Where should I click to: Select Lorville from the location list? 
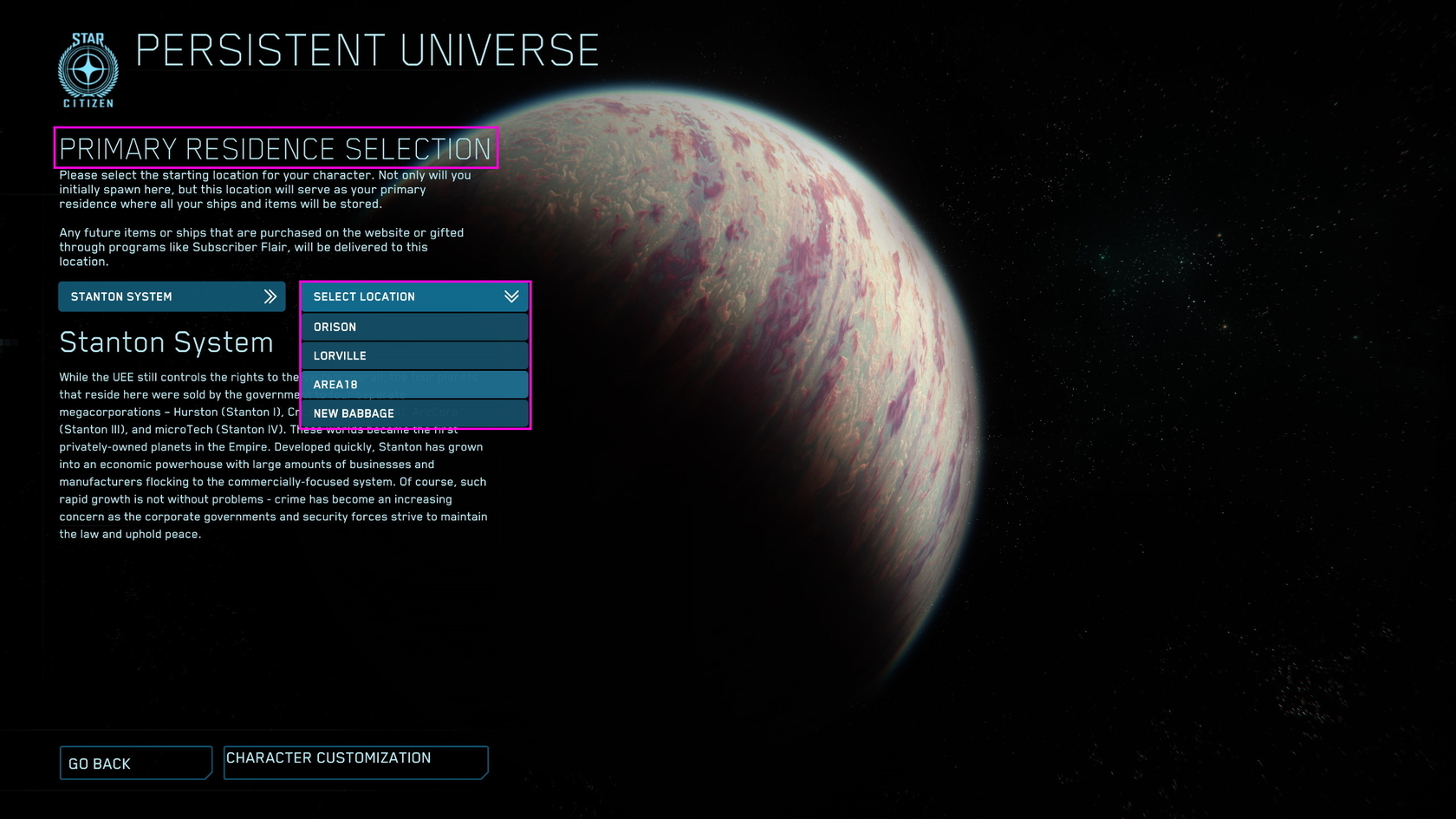(414, 355)
